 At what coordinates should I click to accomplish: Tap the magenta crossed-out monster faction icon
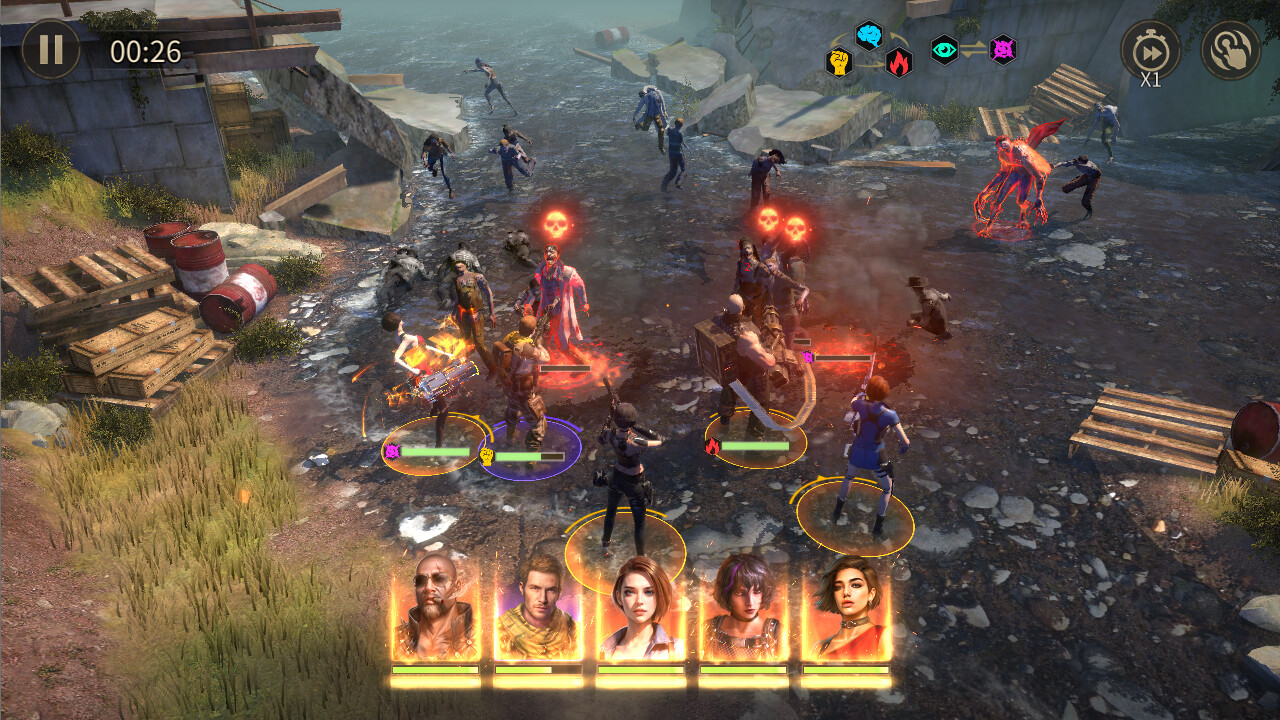pos(1003,49)
